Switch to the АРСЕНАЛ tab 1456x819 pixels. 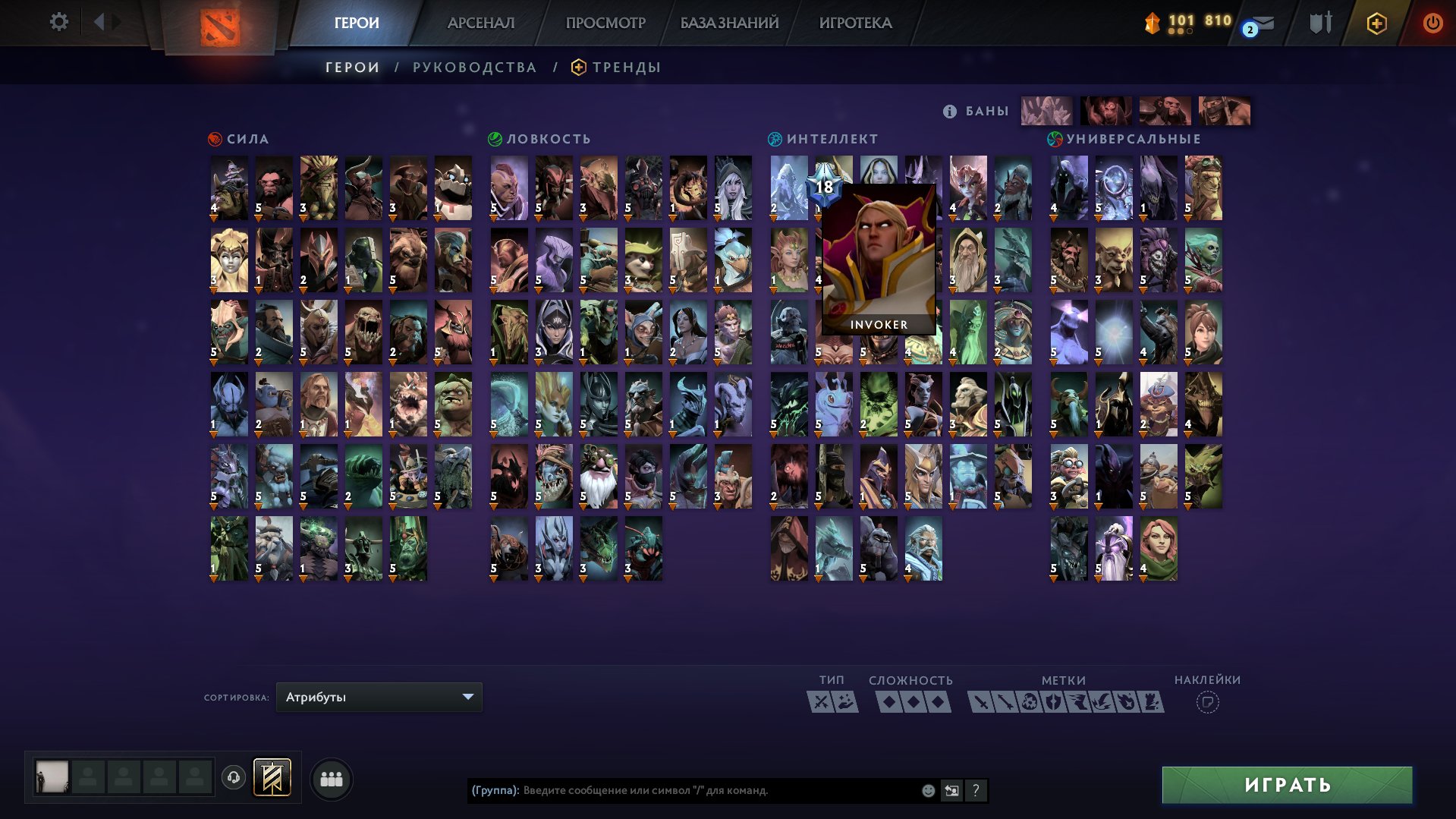(x=481, y=22)
